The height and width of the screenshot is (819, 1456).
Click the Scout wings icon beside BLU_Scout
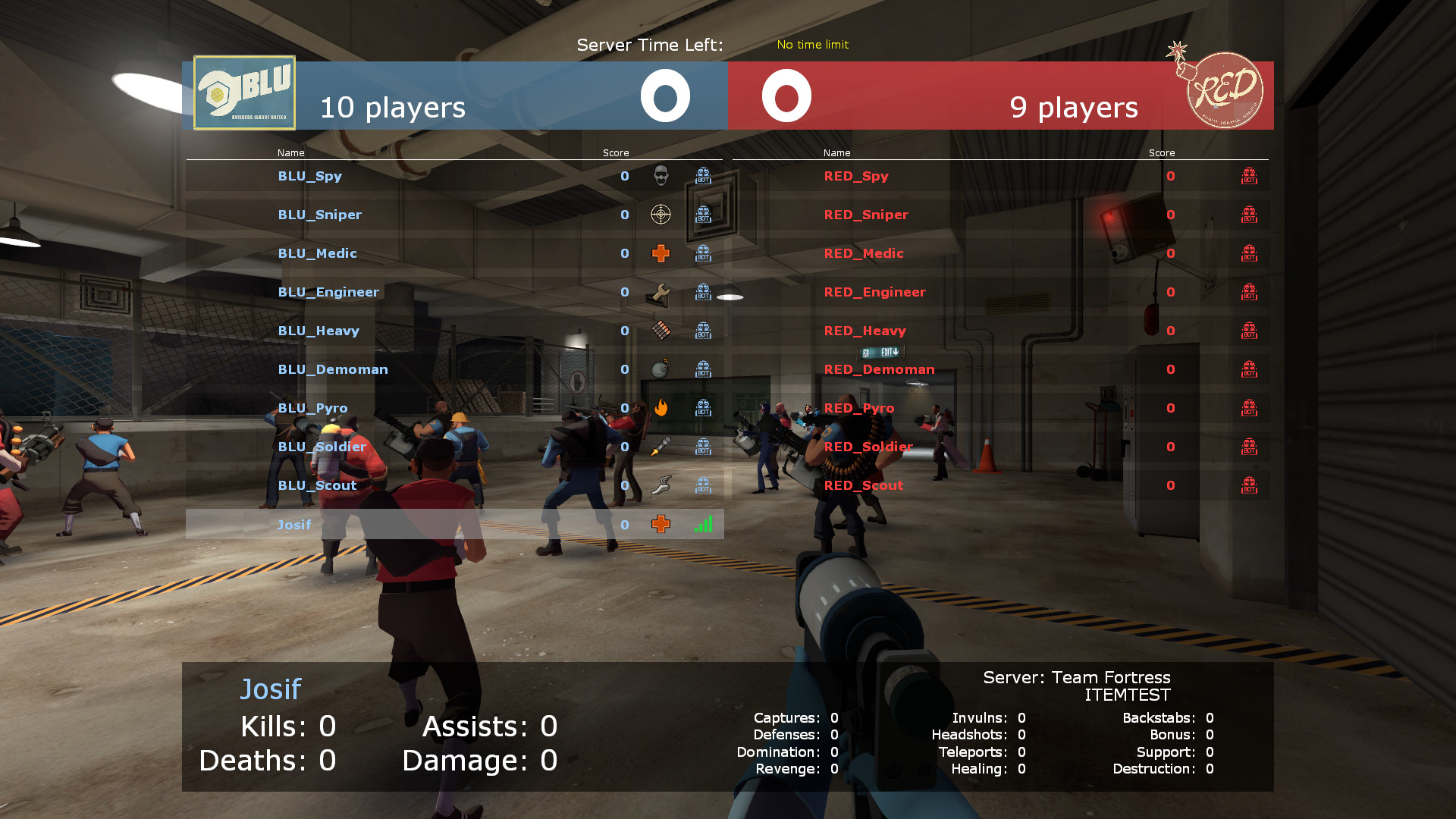click(661, 485)
